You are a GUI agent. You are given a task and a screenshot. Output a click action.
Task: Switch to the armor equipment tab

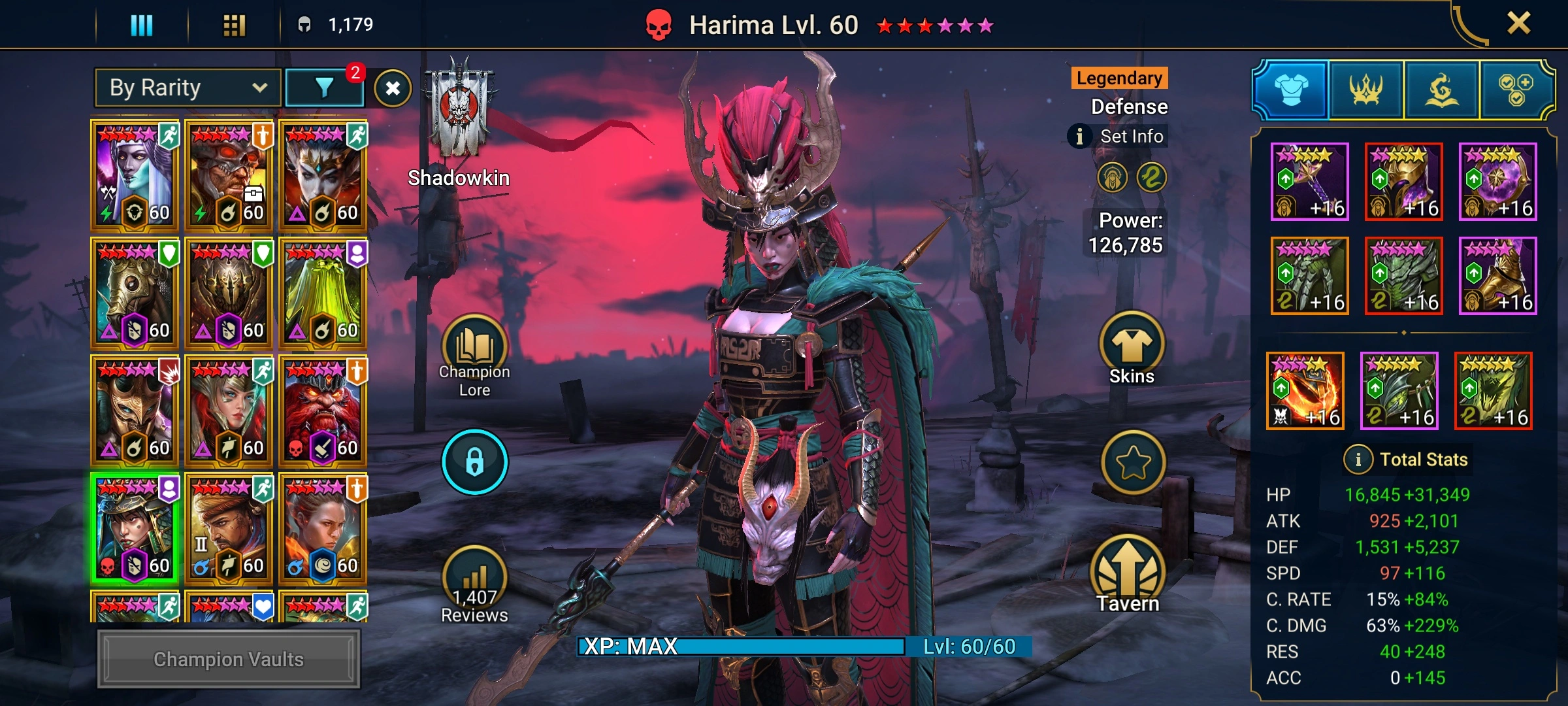(x=1291, y=90)
